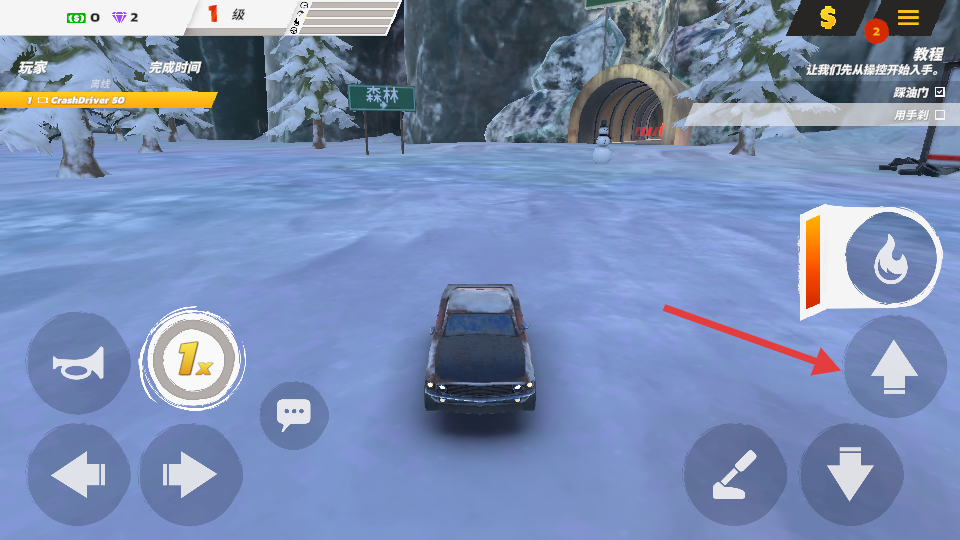Open the hamburger menu
The height and width of the screenshot is (540, 960).
point(908,18)
